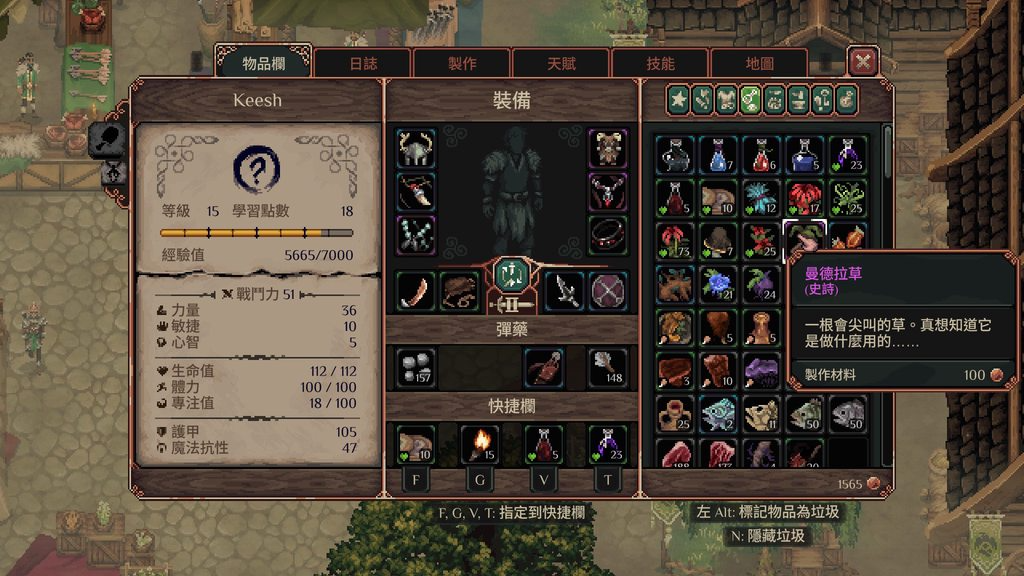
Task: Close the inventory window with the X button
Action: pos(862,62)
